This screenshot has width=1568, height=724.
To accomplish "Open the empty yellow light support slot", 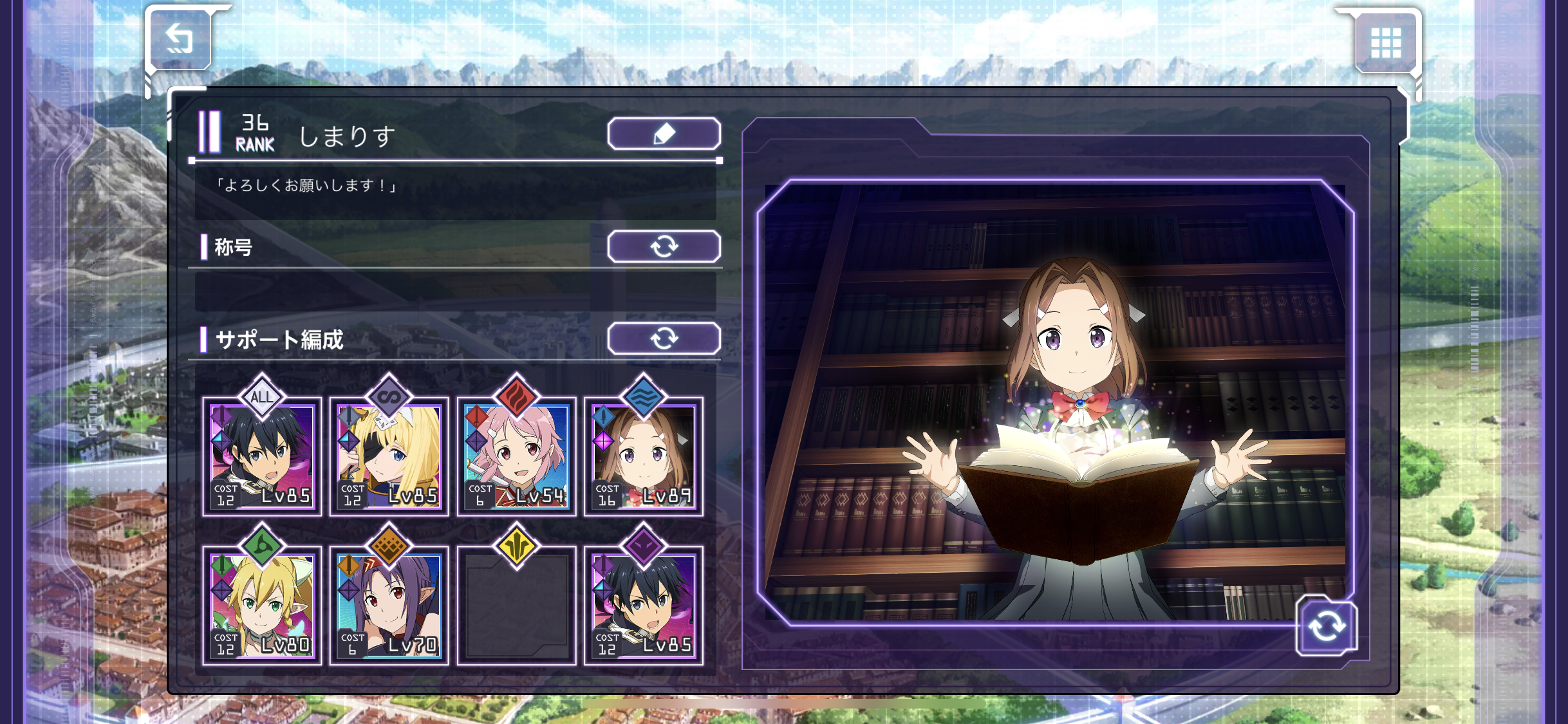I will tap(516, 606).
